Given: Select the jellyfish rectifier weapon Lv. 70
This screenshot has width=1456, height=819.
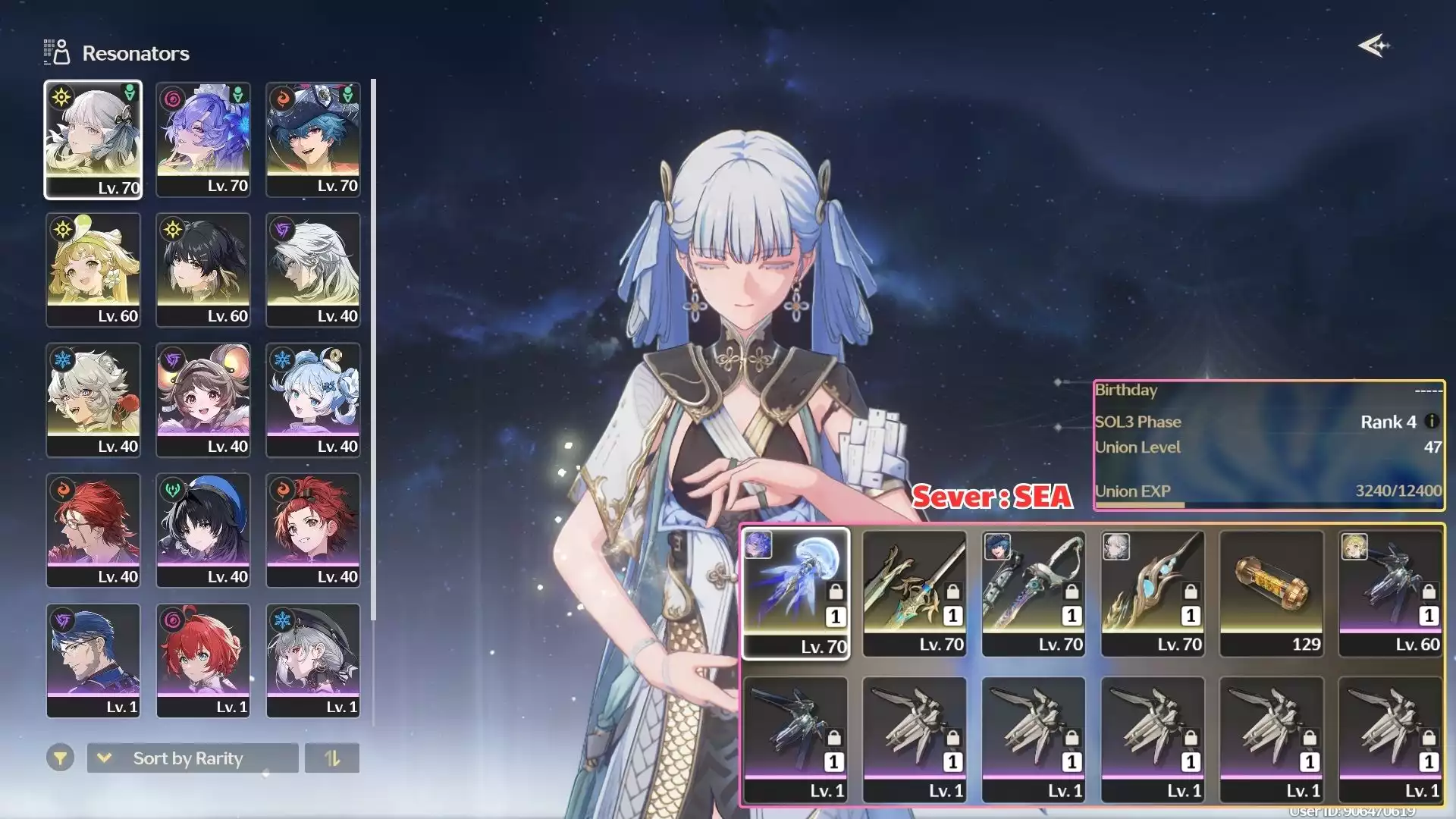Looking at the screenshot, I should (x=795, y=593).
